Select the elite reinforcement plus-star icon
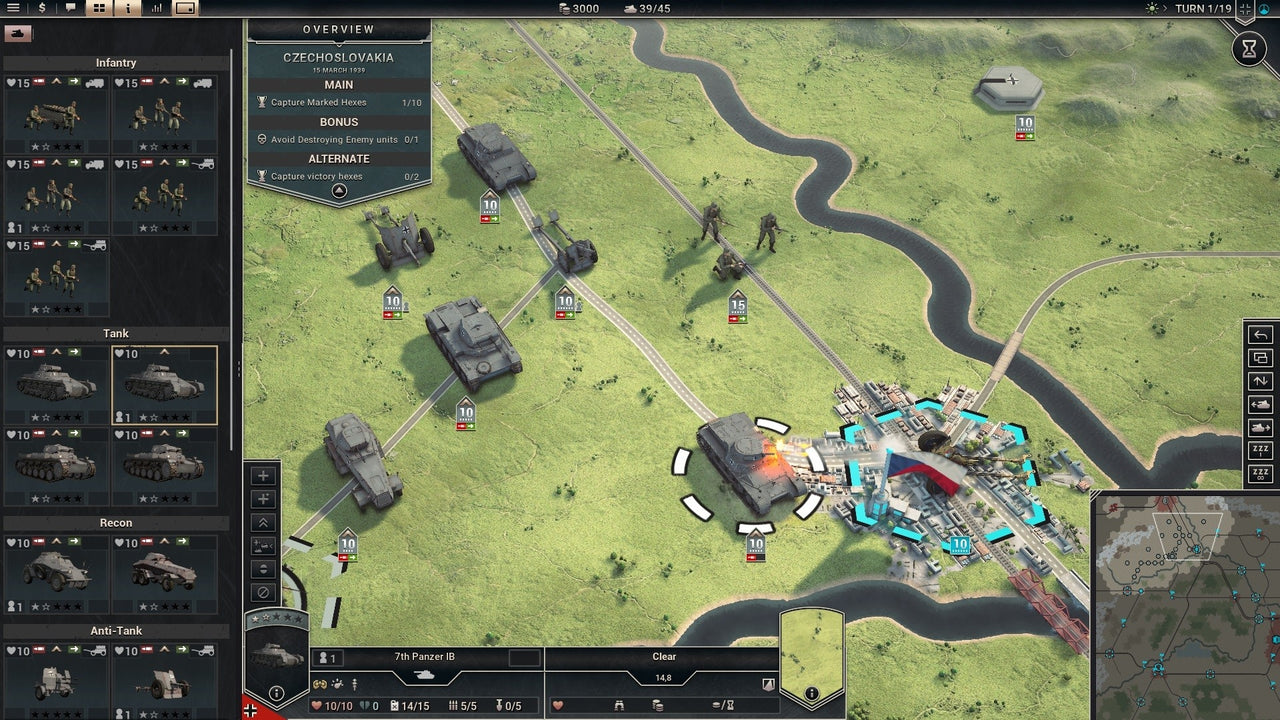The width and height of the screenshot is (1280, 720). coord(263,499)
